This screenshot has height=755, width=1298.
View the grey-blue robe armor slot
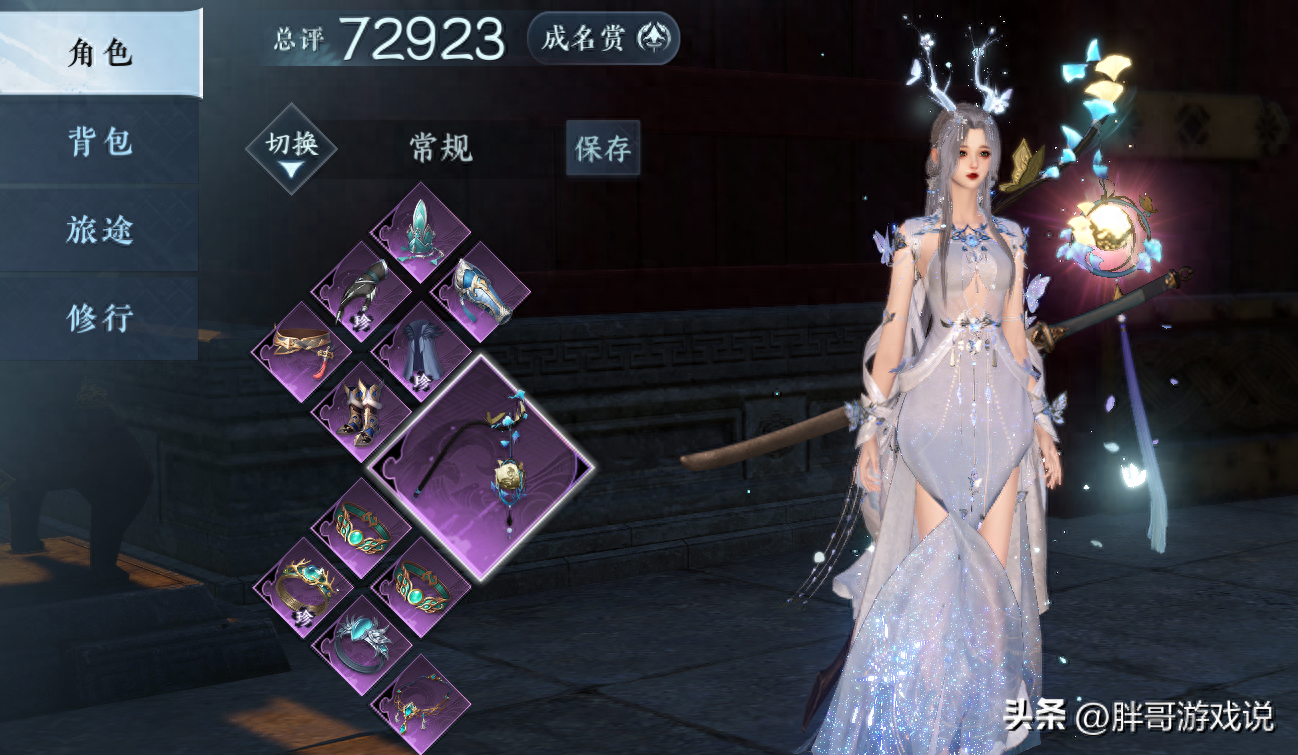click(x=420, y=351)
